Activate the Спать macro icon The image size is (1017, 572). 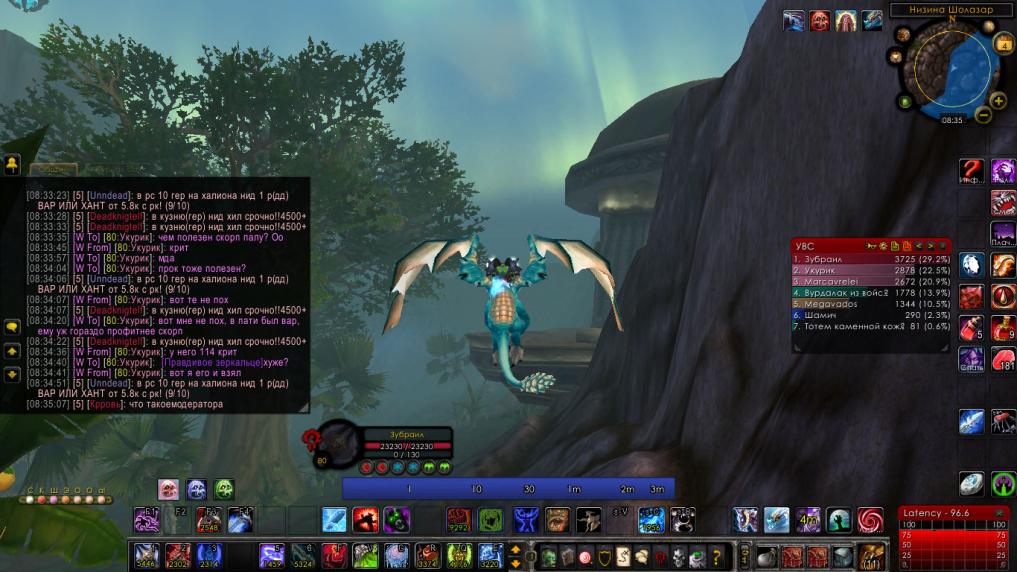[x=971, y=359]
